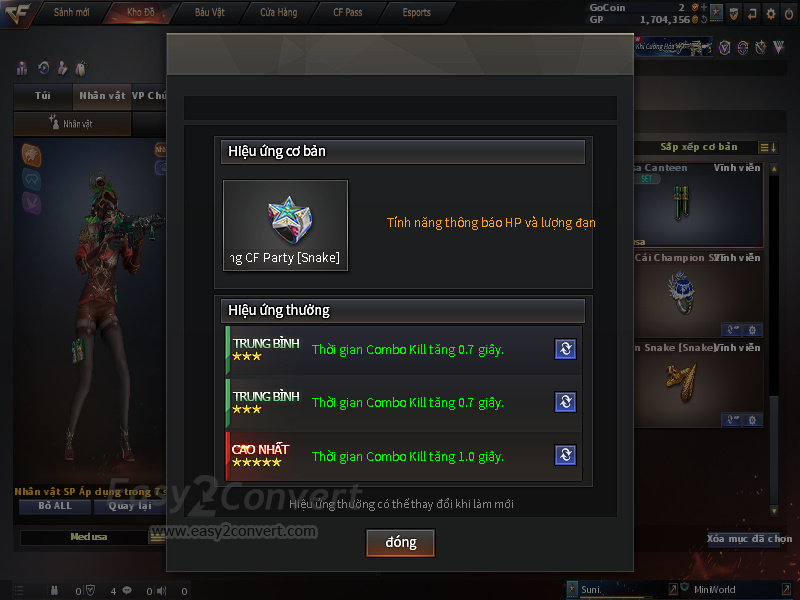800x600 pixels.
Task: Open the MiniWorld panel in bottom bar
Action: pyautogui.click(x=714, y=590)
